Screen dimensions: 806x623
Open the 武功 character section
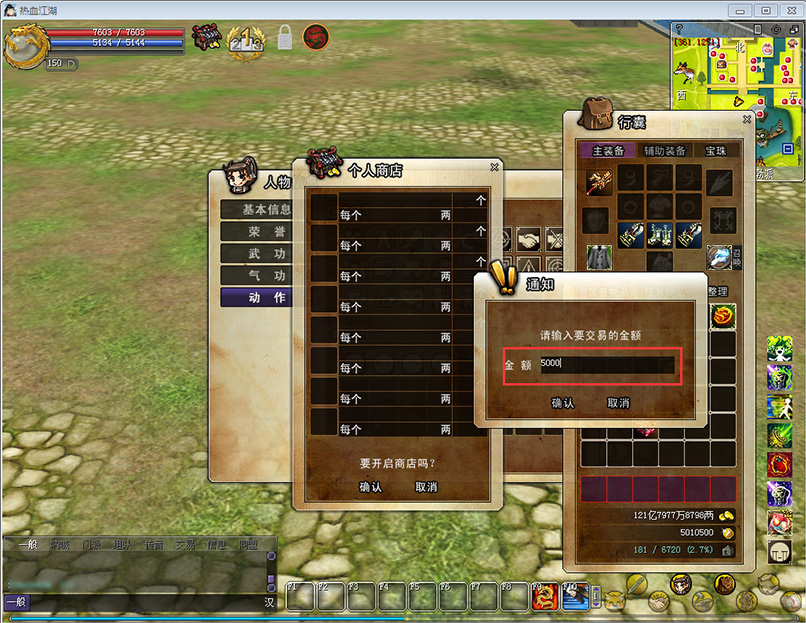[256, 254]
